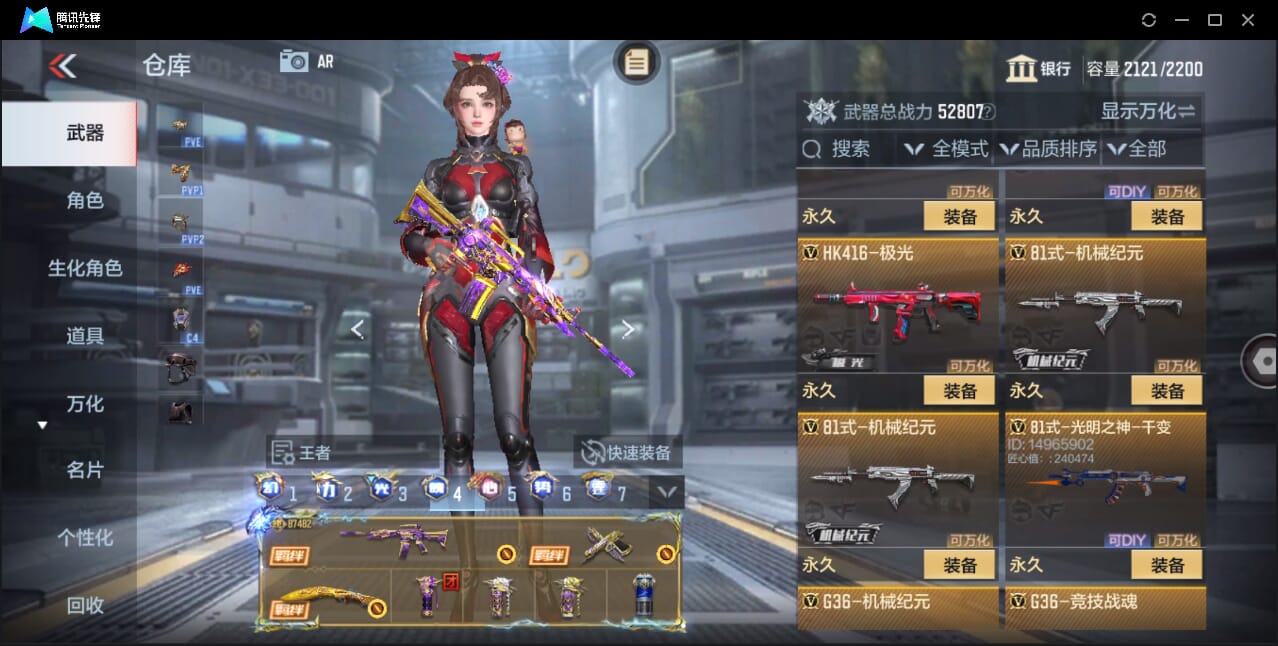Toggle the 显示万化 display option
Image resolution: width=1278 pixels, height=646 pixels.
click(1148, 111)
